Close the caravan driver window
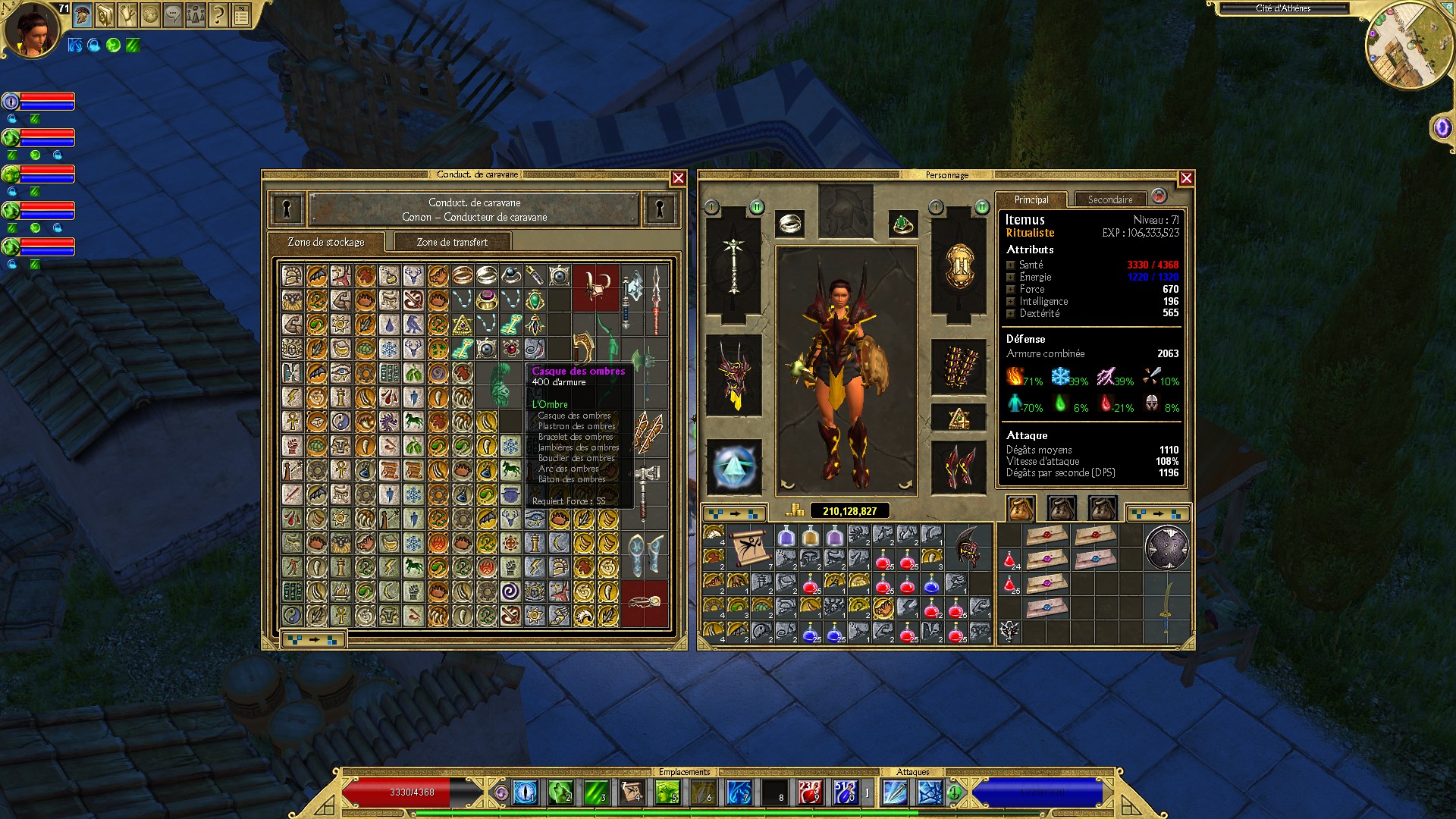This screenshot has height=819, width=1456. (x=678, y=178)
